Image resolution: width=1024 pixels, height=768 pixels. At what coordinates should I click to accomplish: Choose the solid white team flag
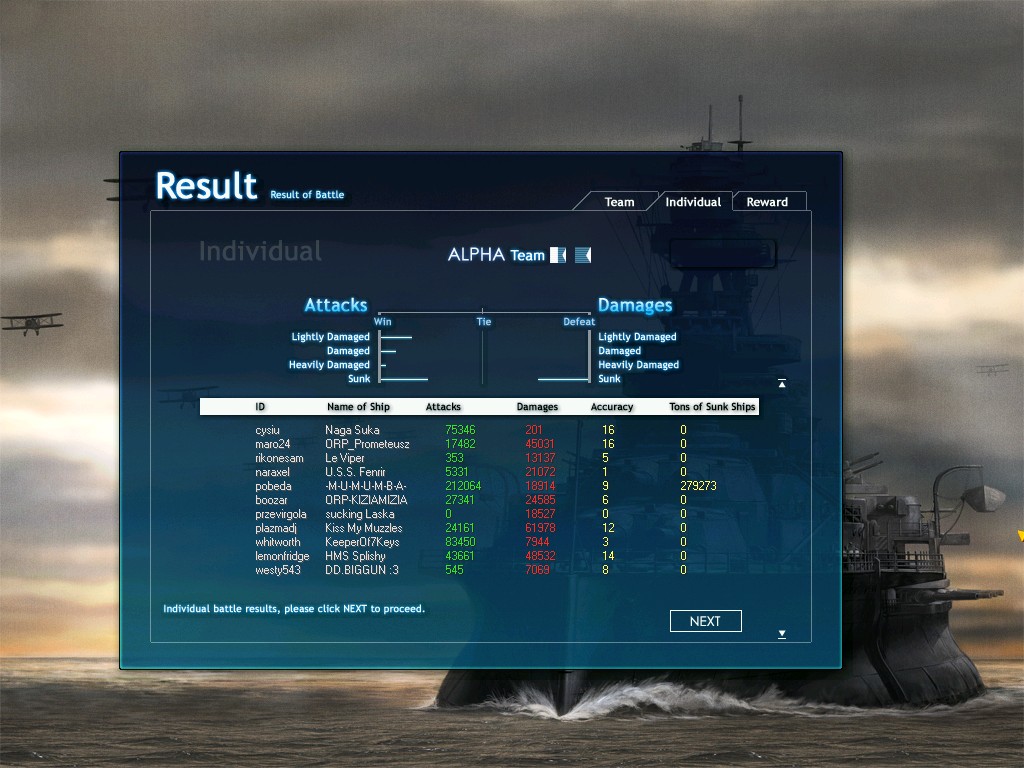tap(558, 255)
